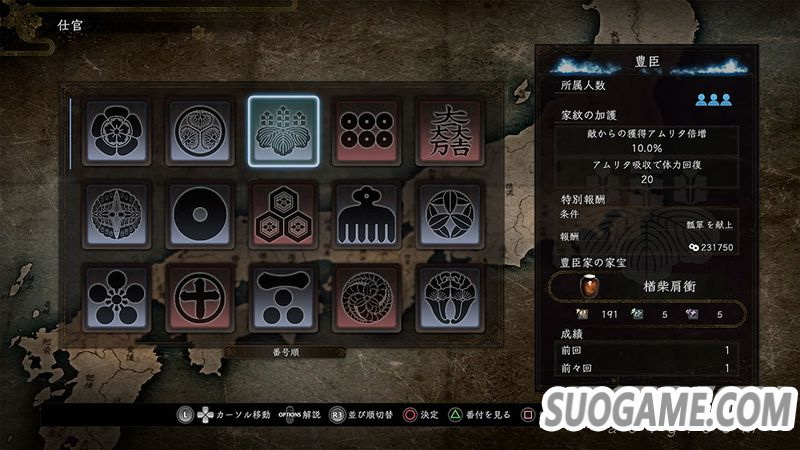Screen dimensions: 800x450
Task: Choose the triple hollyhock clan crest
Action: (200, 131)
